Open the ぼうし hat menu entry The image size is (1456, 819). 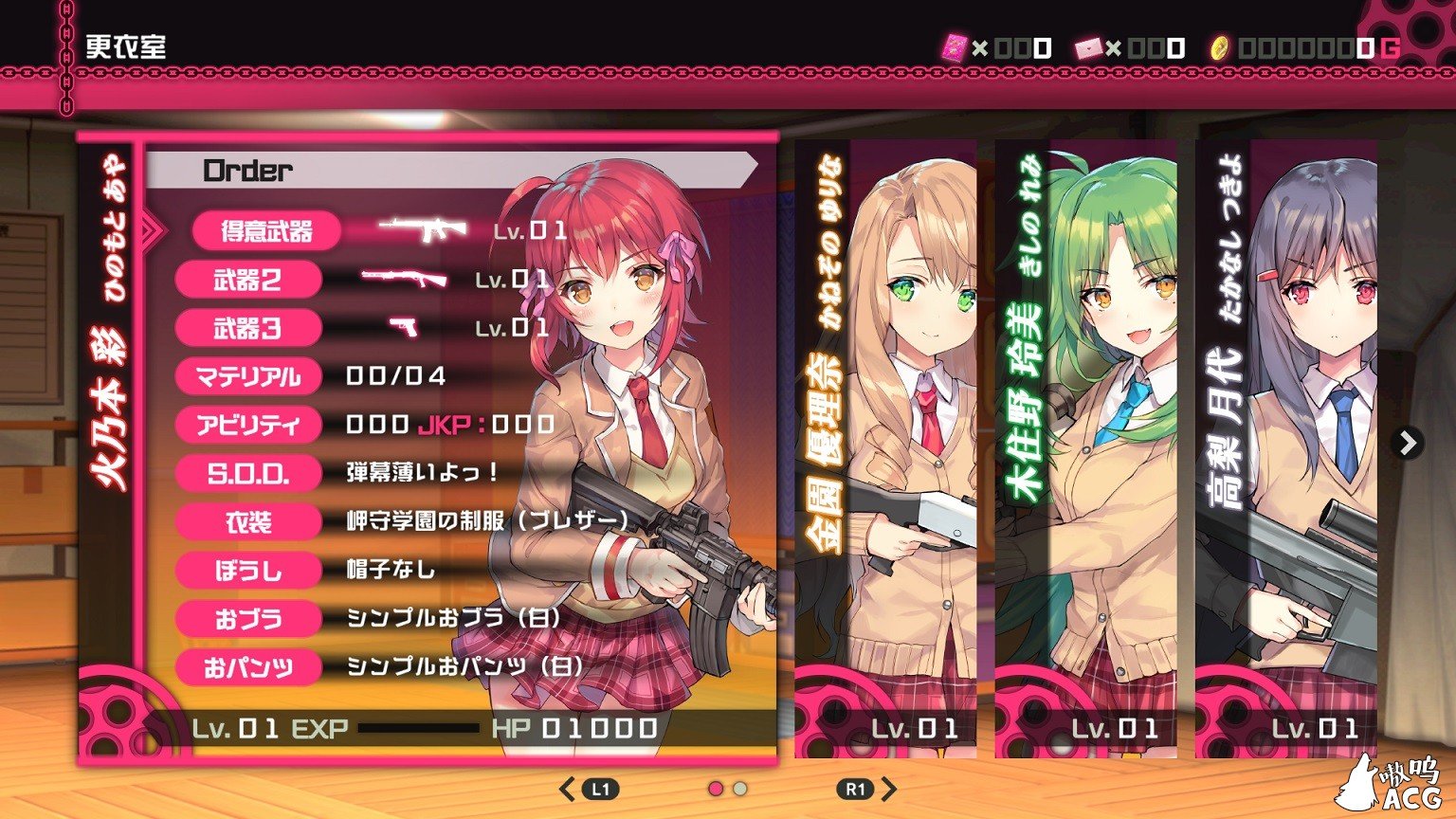click(x=248, y=570)
